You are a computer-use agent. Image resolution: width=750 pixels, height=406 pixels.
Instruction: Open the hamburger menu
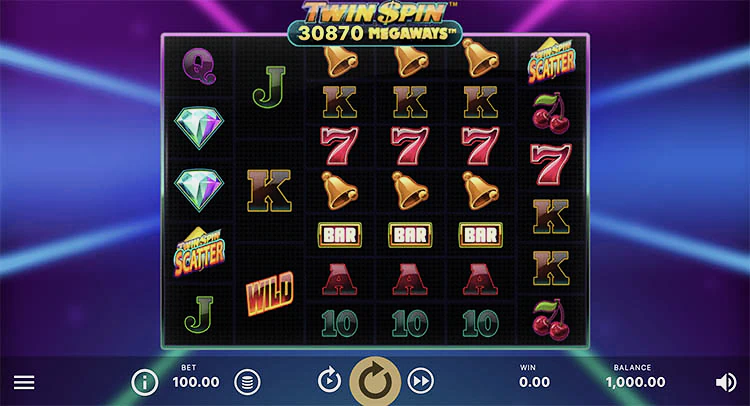click(24, 382)
